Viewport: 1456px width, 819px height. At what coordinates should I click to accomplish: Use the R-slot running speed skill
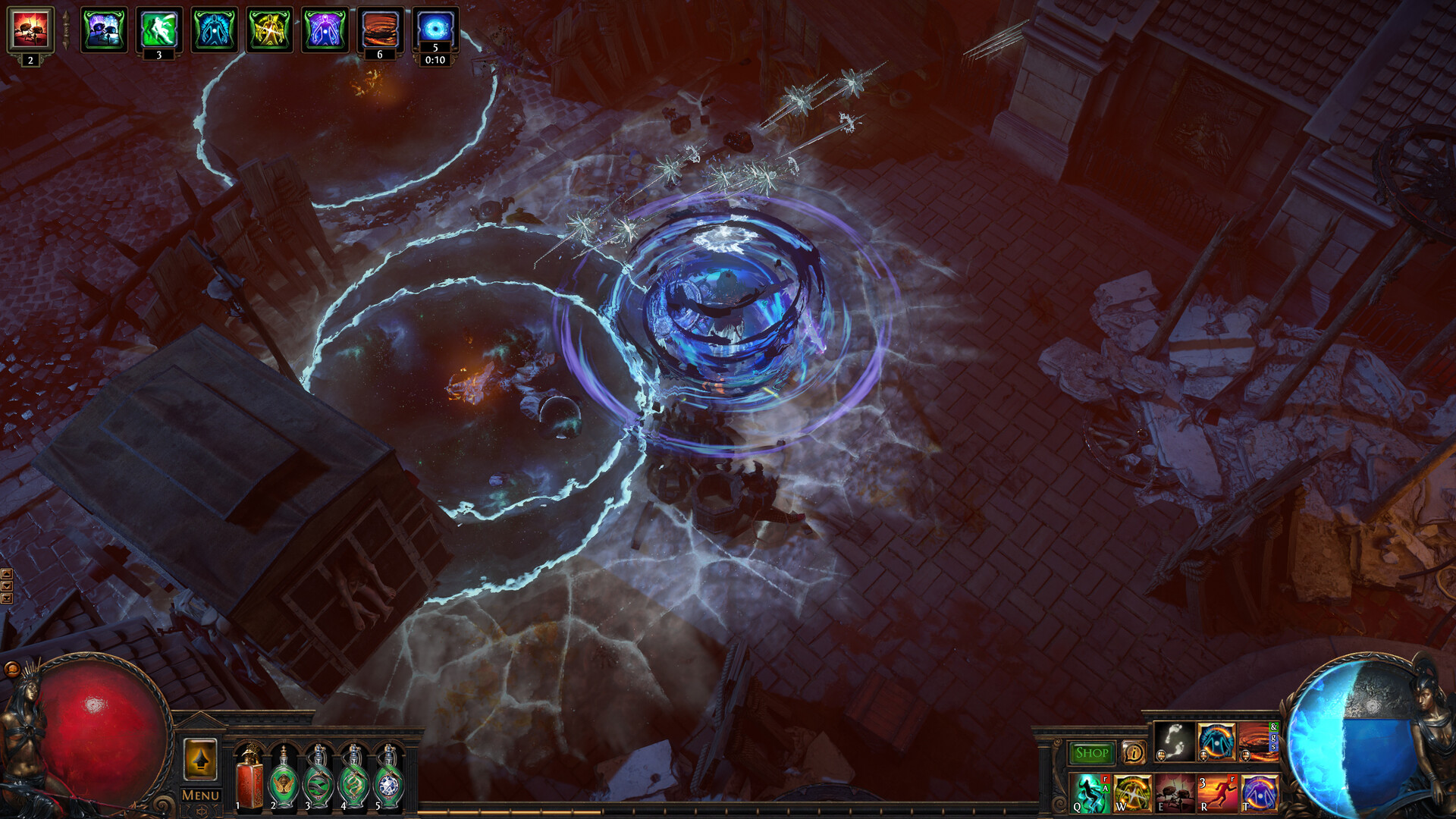[1218, 792]
